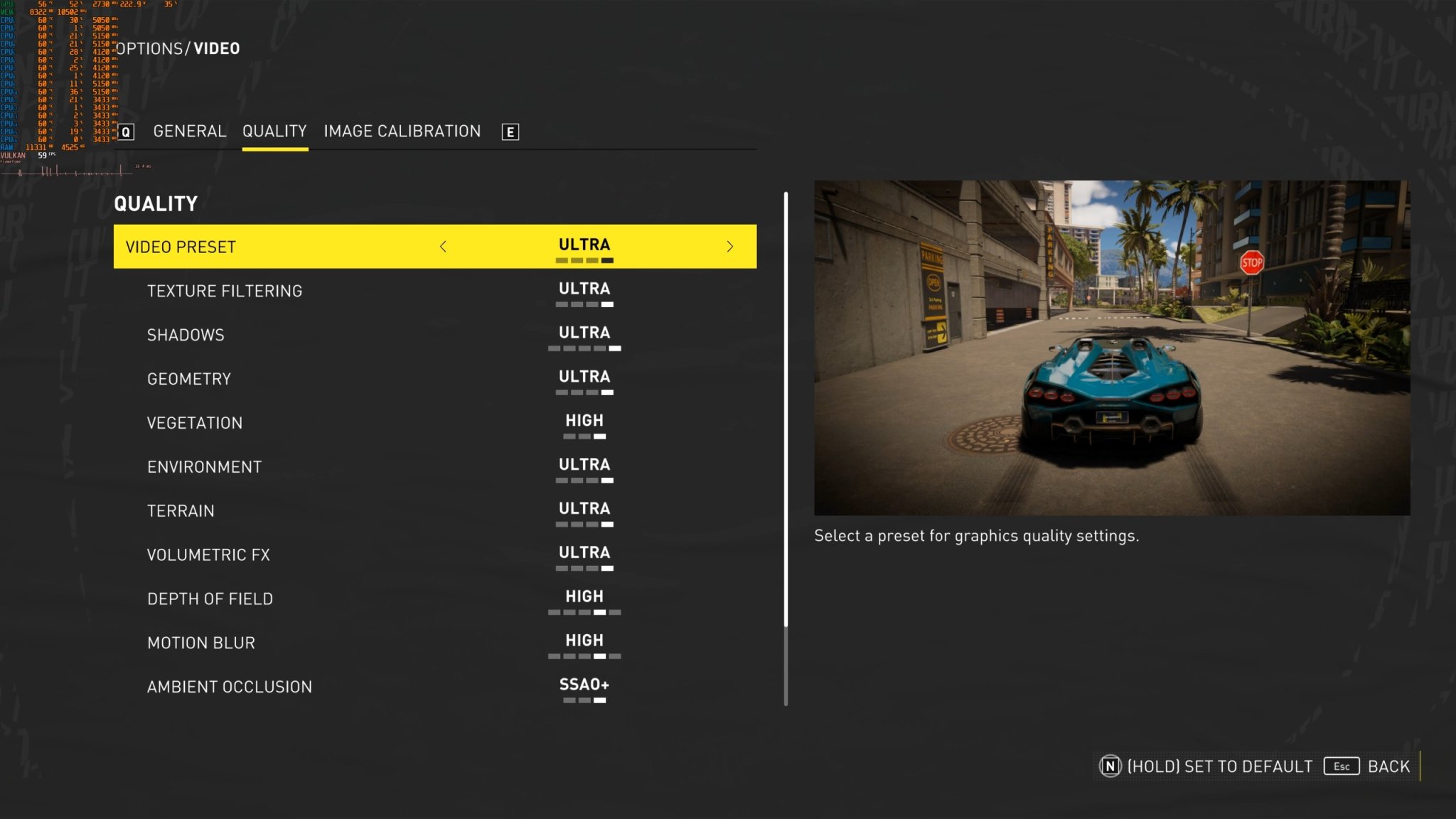Click the E key shortcut badge
The width and height of the screenshot is (1456, 819).
pos(510,132)
